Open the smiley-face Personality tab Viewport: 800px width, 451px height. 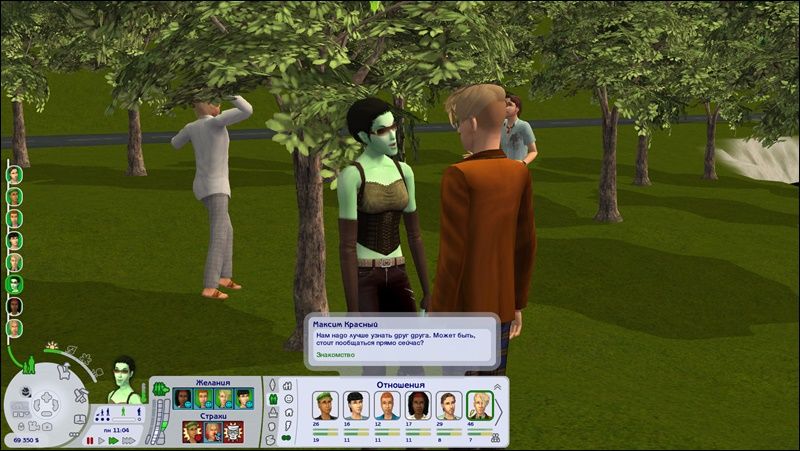tap(287, 398)
